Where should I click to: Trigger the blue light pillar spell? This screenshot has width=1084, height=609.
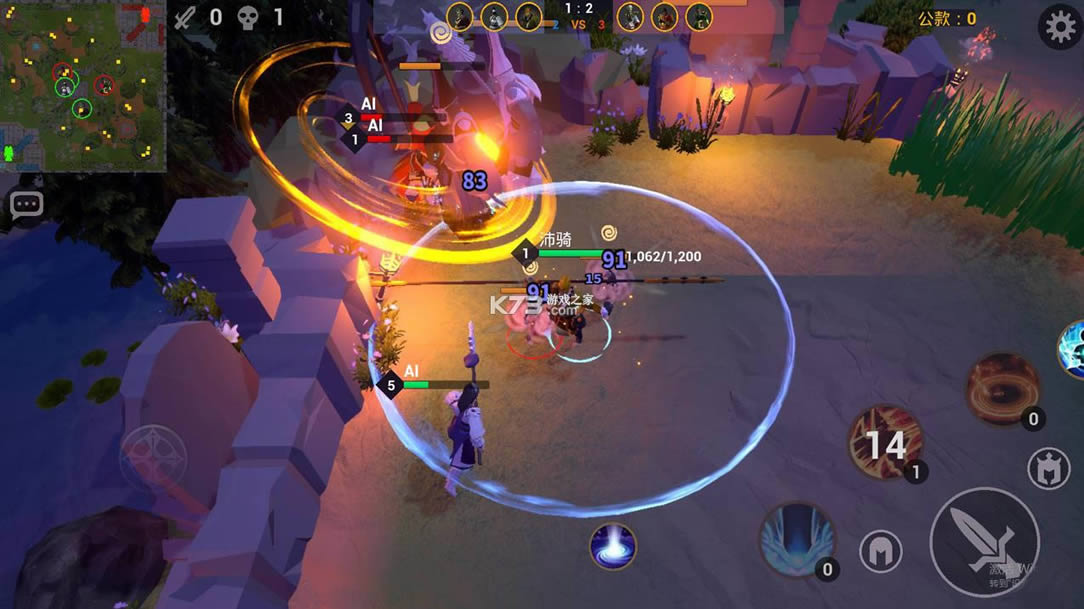(613, 546)
